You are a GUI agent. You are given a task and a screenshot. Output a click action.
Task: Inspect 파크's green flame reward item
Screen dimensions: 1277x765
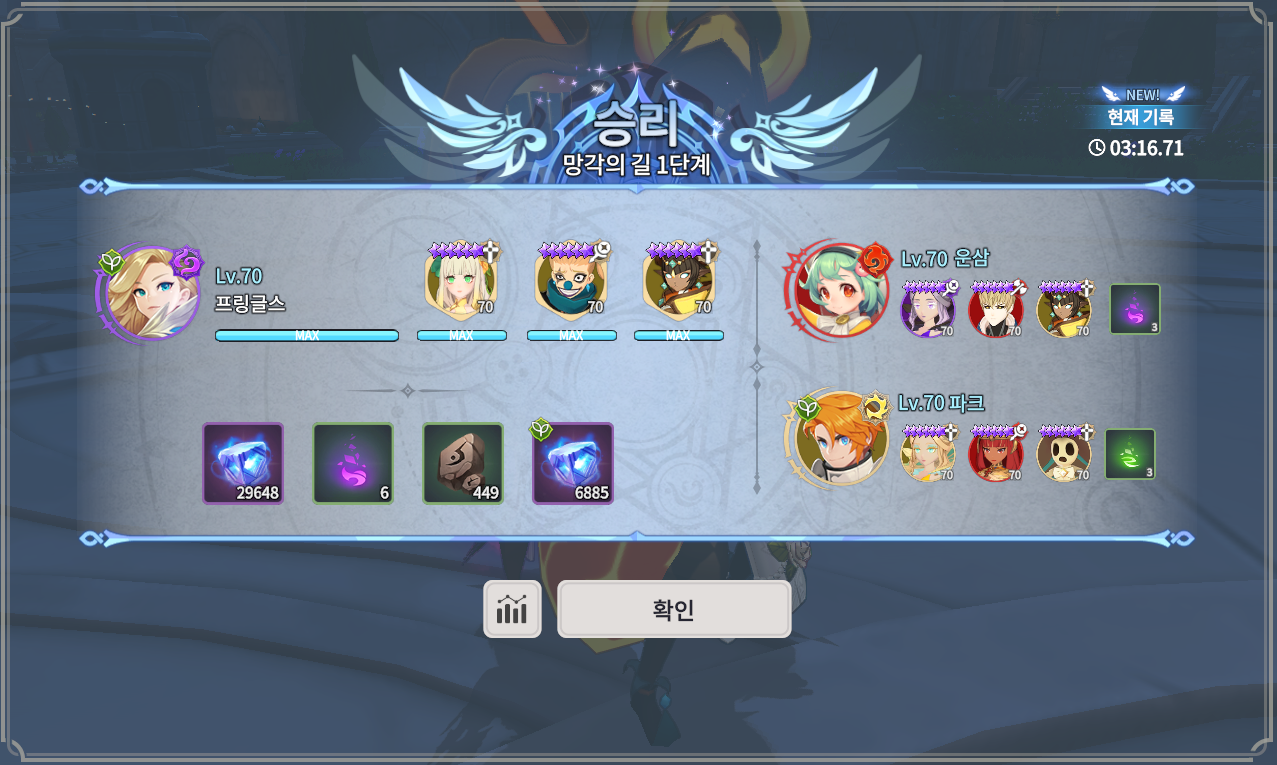coord(1130,454)
